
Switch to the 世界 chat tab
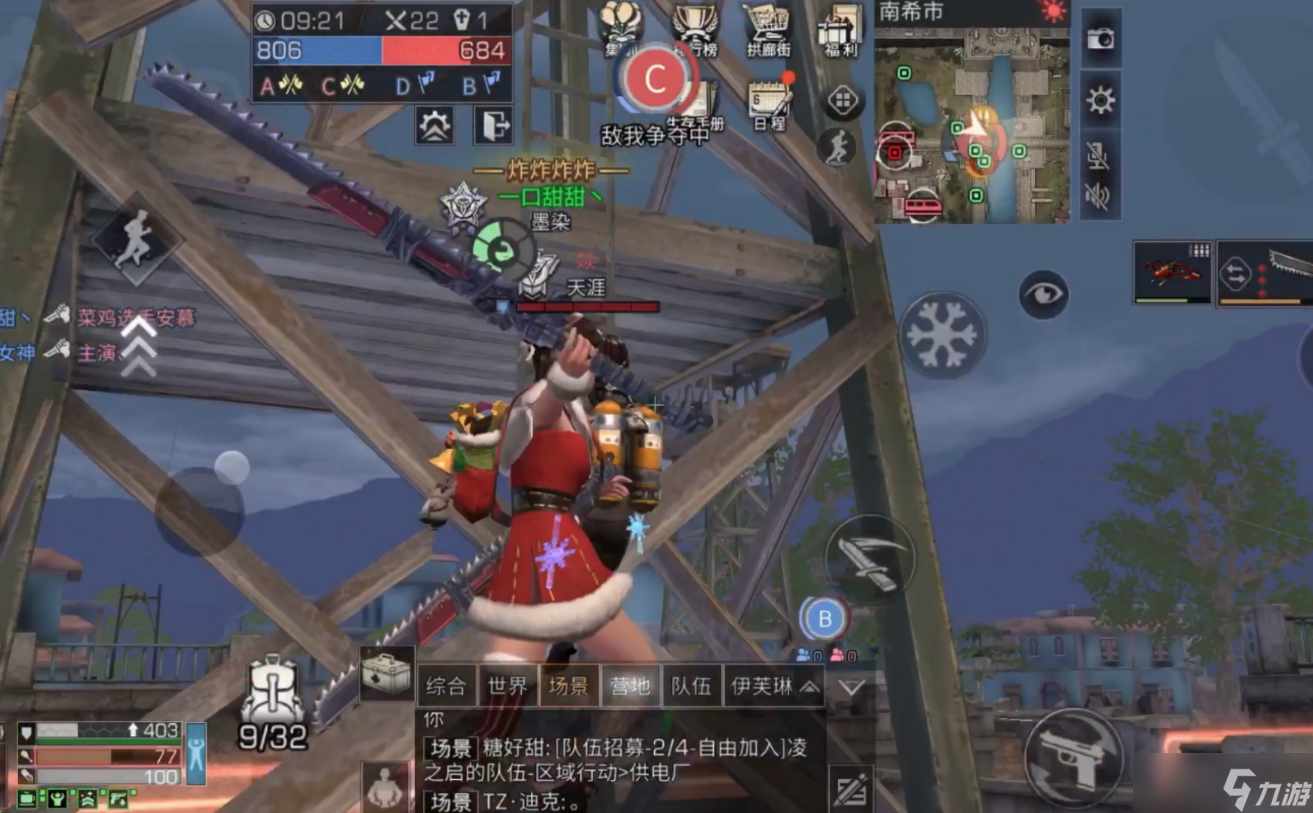pos(508,687)
